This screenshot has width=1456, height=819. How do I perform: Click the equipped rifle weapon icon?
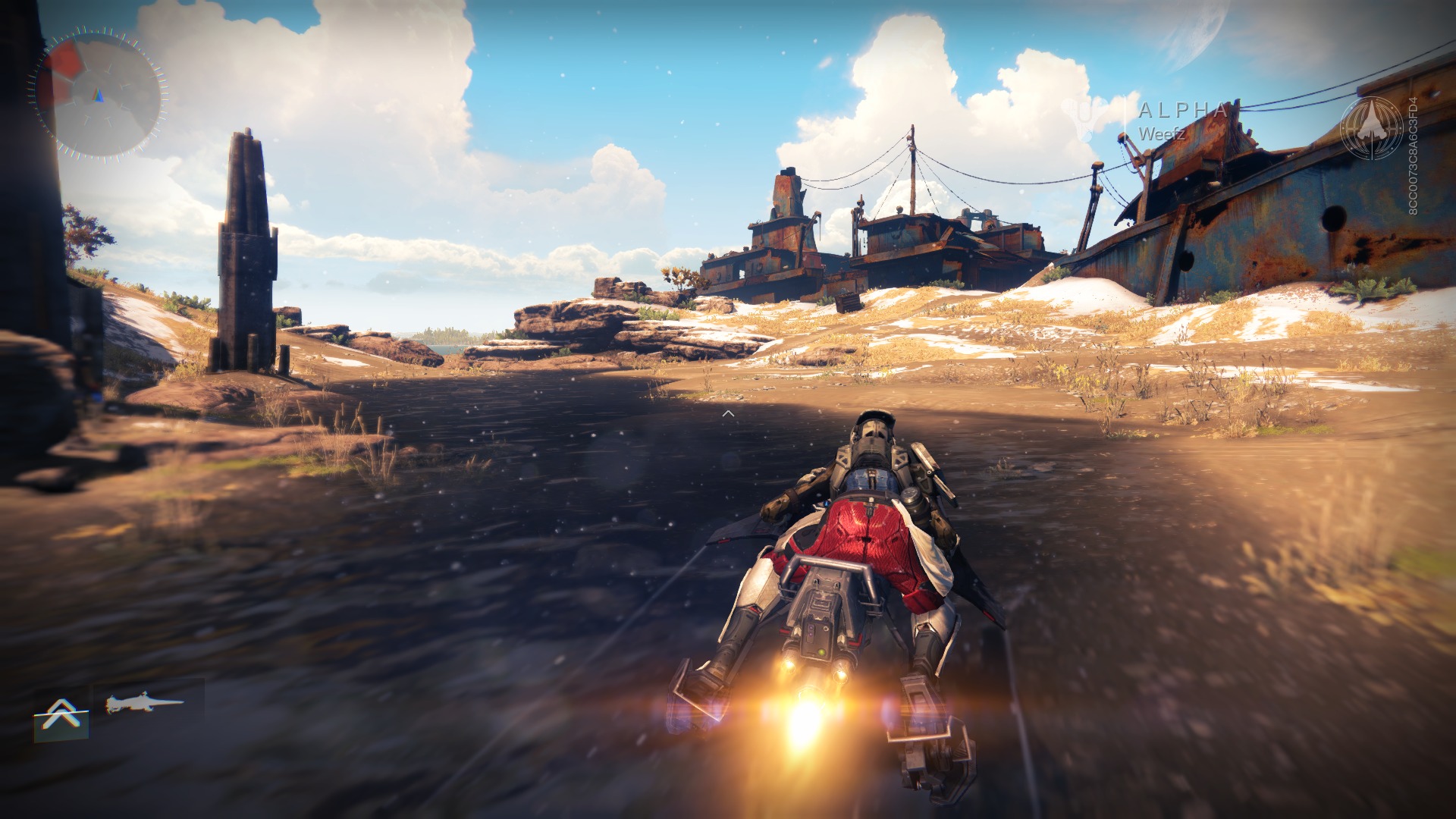click(x=144, y=704)
